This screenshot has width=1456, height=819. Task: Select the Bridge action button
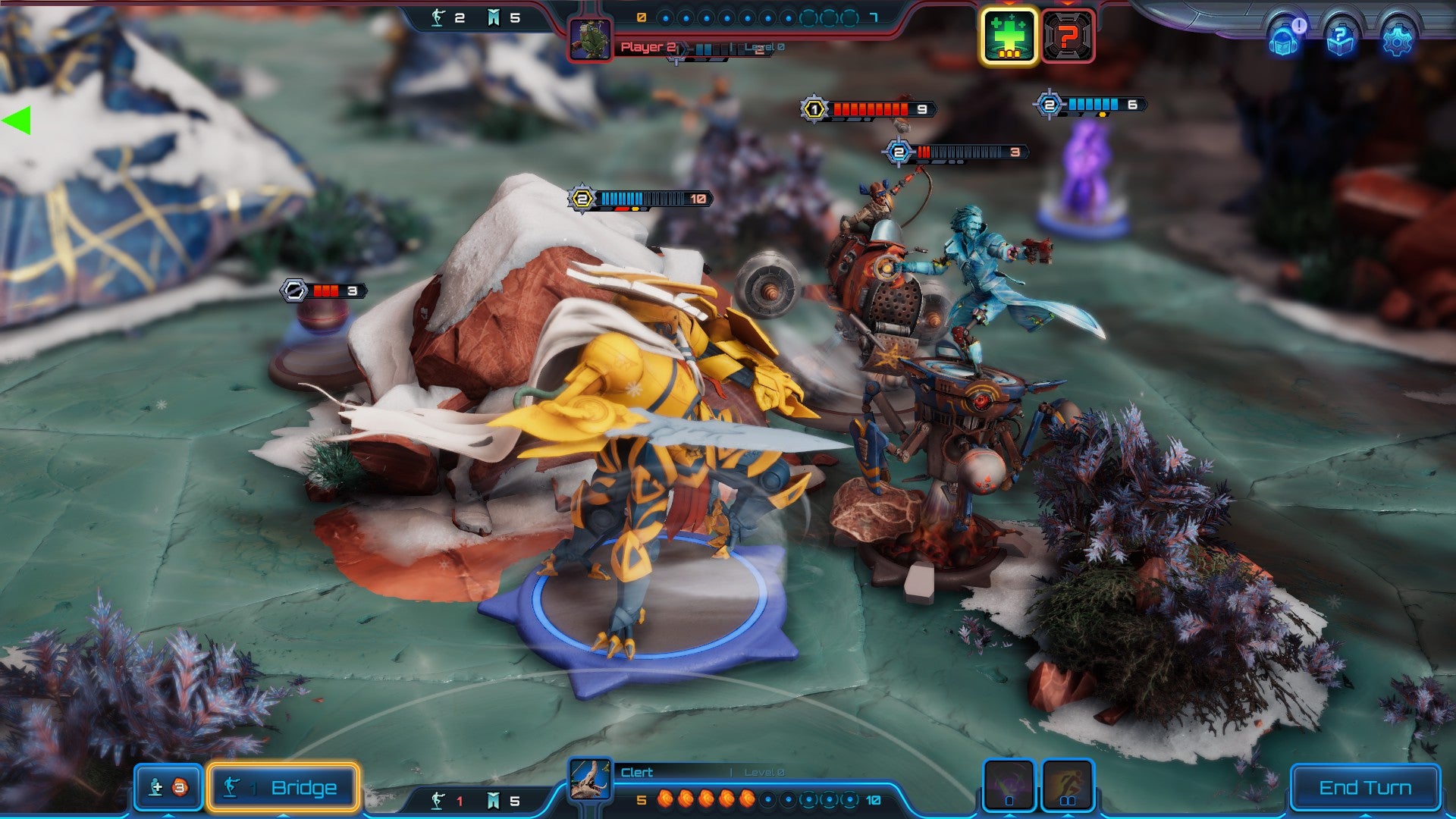[283, 788]
